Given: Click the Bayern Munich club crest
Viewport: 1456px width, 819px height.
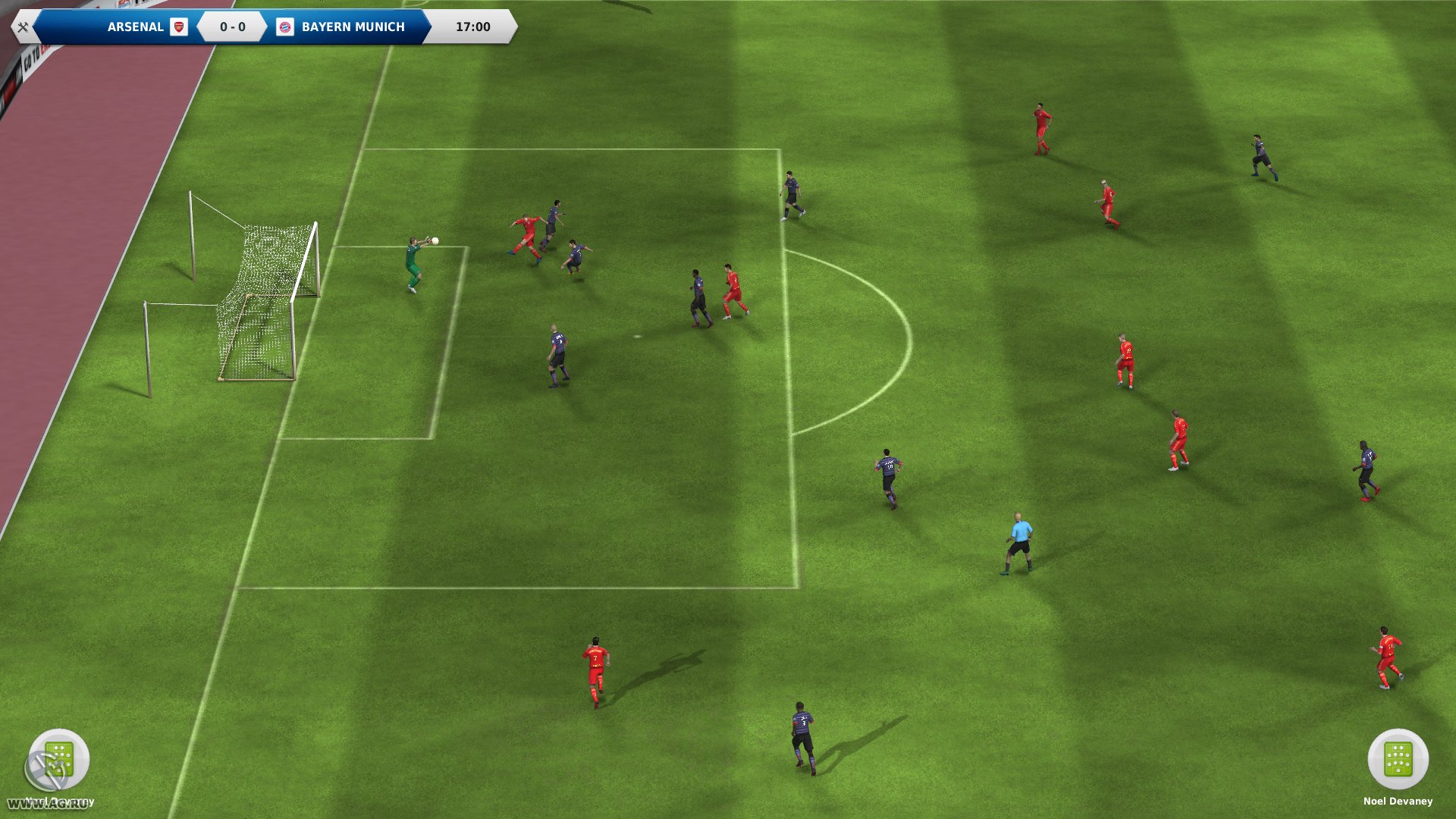Looking at the screenshot, I should pos(286,27).
